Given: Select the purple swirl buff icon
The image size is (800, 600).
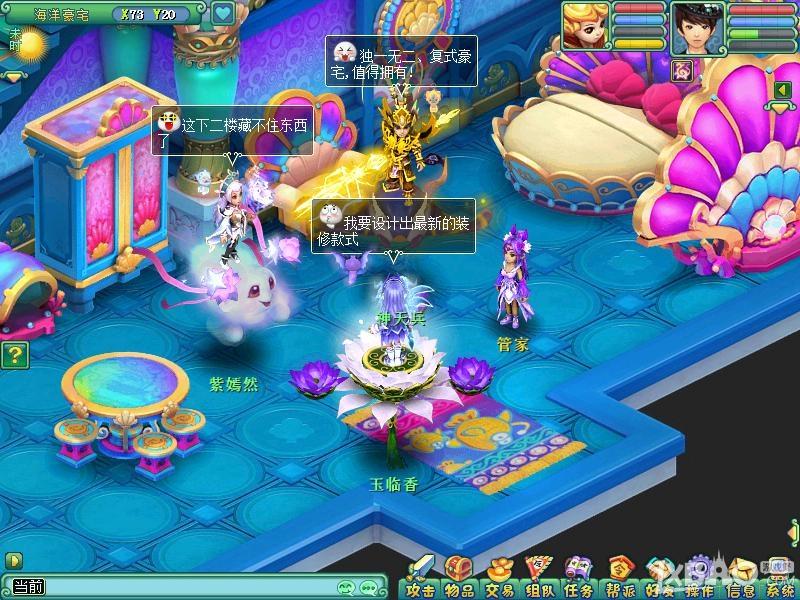Looking at the screenshot, I should 684,69.
